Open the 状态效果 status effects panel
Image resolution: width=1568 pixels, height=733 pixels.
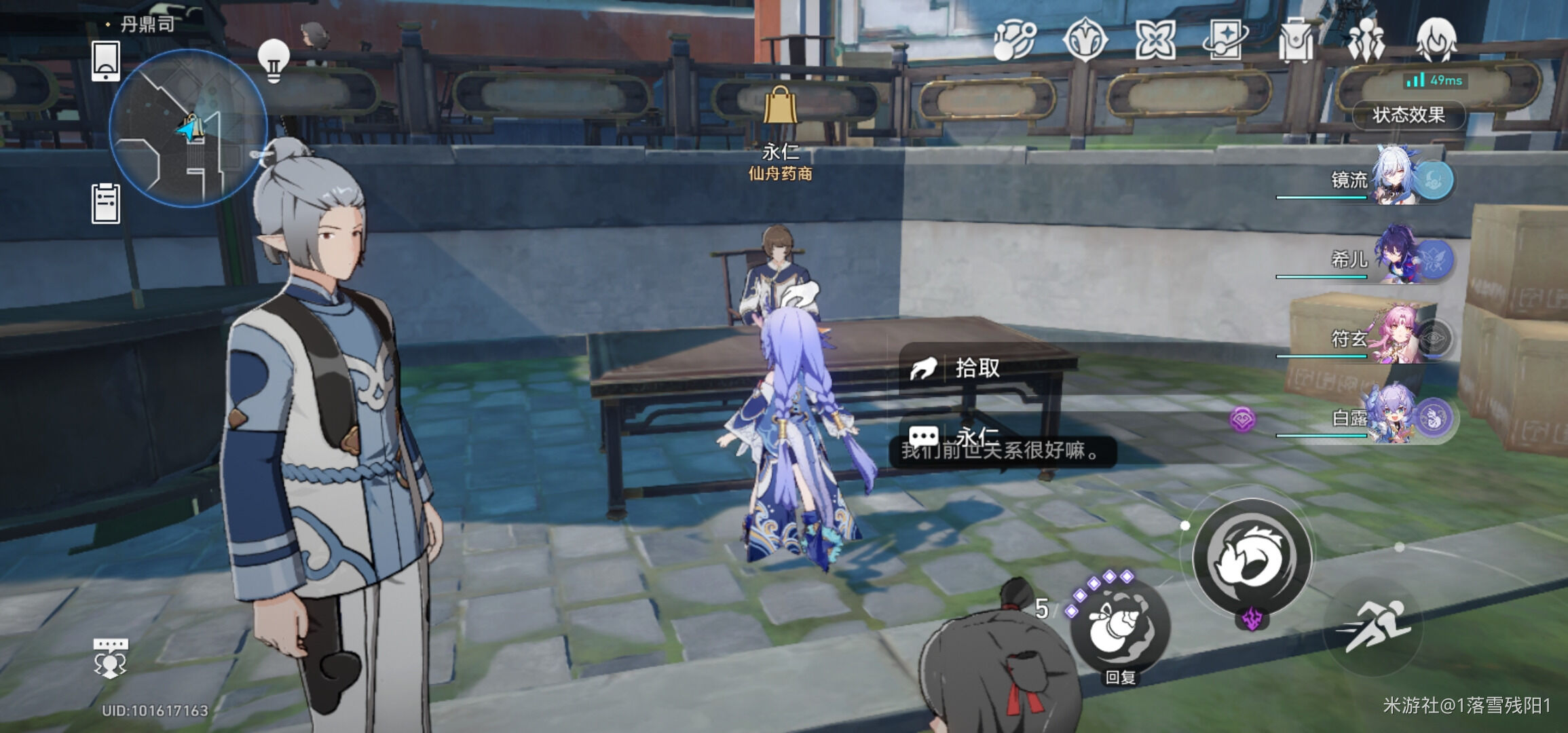pos(1408,115)
